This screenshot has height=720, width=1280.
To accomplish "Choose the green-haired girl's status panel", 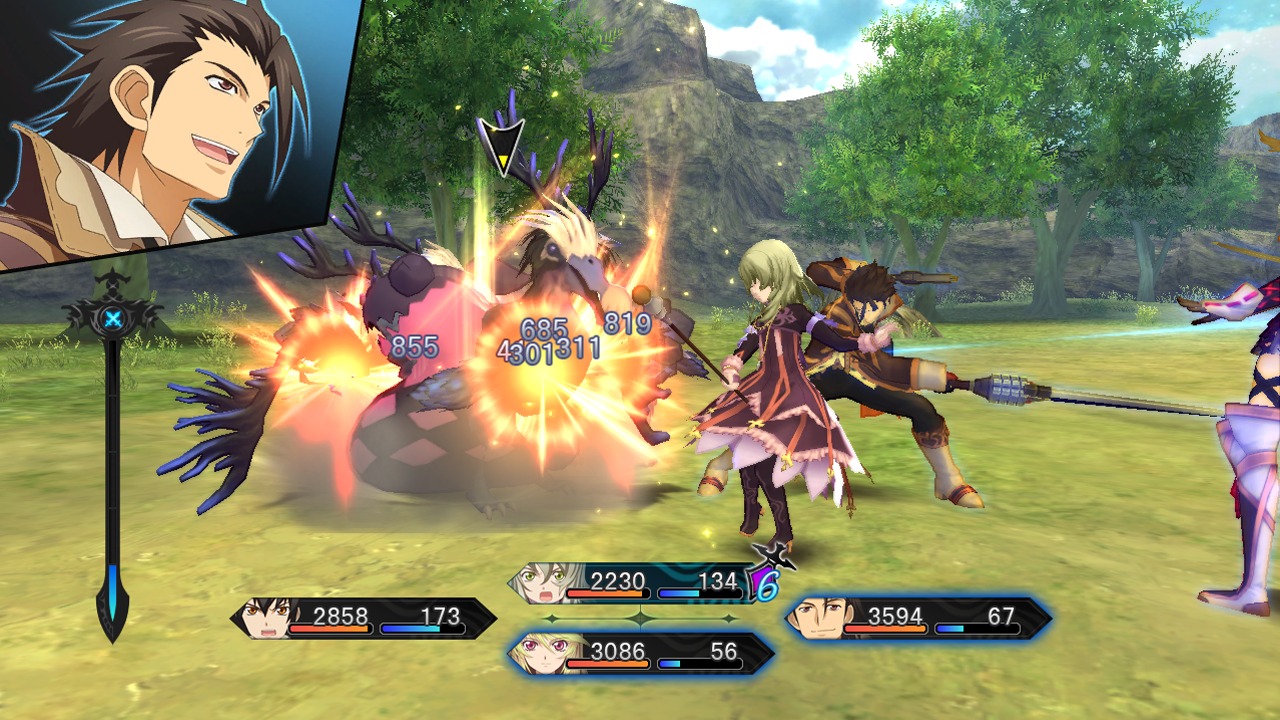I will coord(635,583).
